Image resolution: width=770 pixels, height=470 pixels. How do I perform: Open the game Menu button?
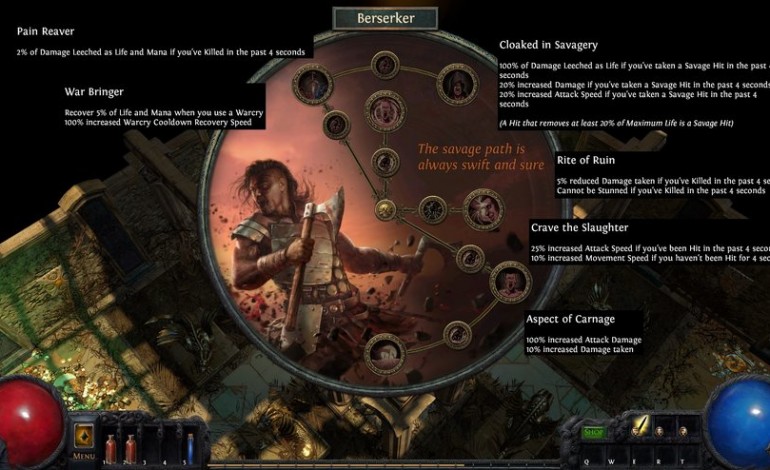click(x=83, y=443)
